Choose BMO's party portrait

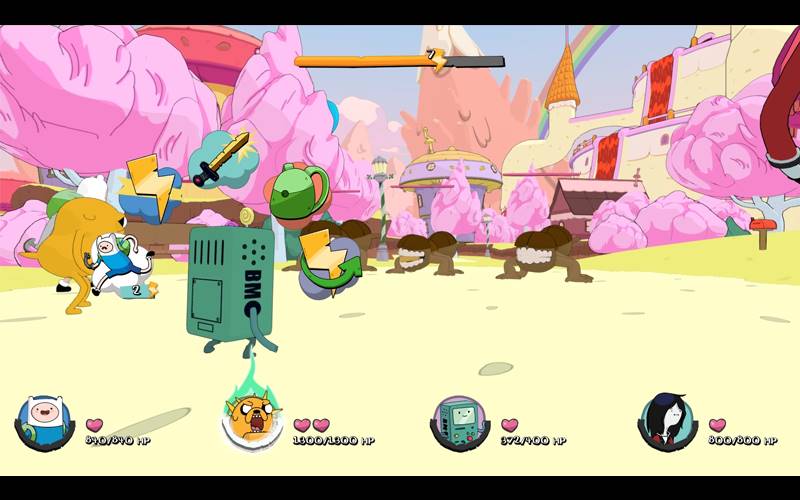point(460,421)
